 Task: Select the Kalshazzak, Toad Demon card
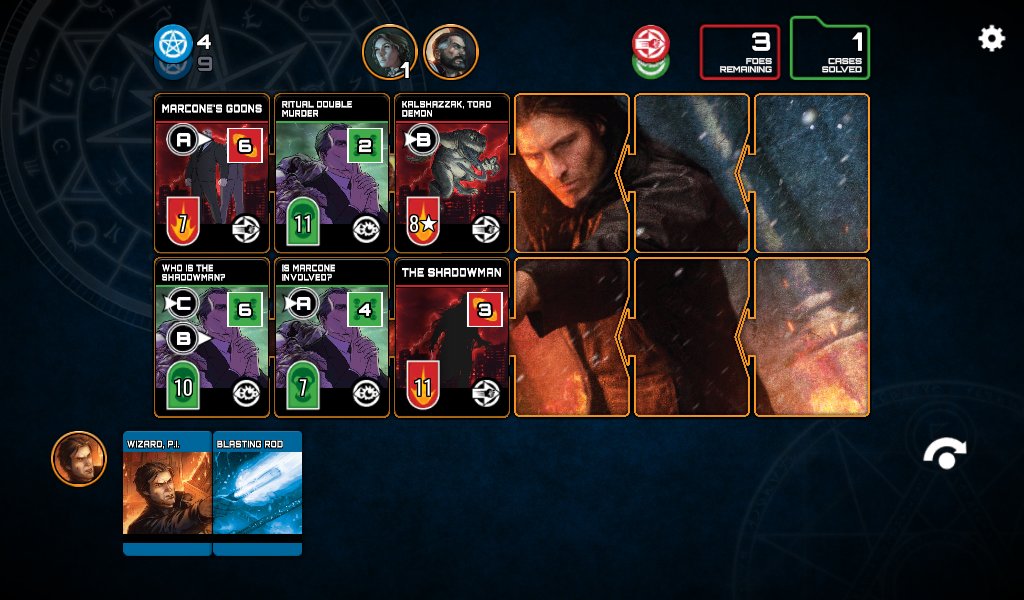(x=452, y=173)
